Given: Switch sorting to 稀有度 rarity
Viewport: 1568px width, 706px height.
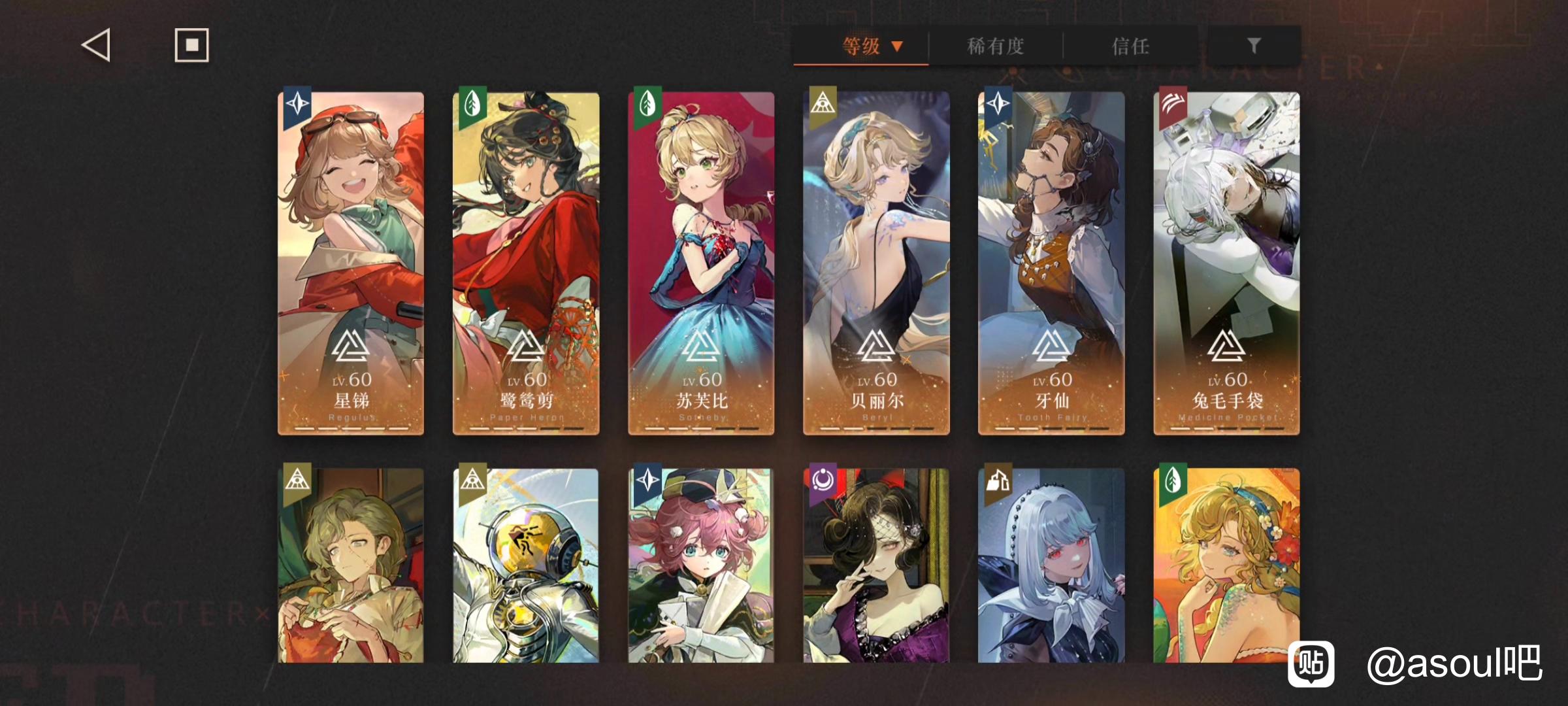Looking at the screenshot, I should pos(995,46).
